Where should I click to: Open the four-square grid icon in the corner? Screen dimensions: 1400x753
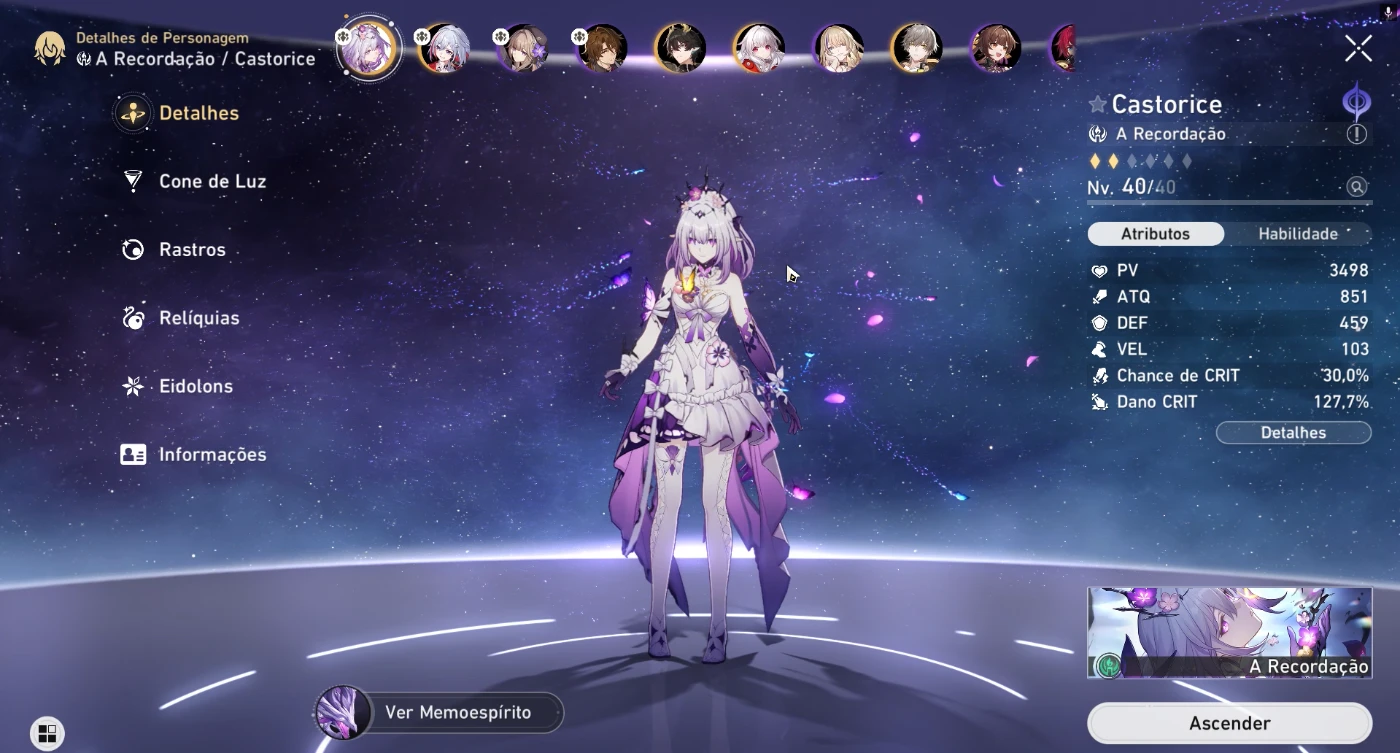tap(47, 734)
